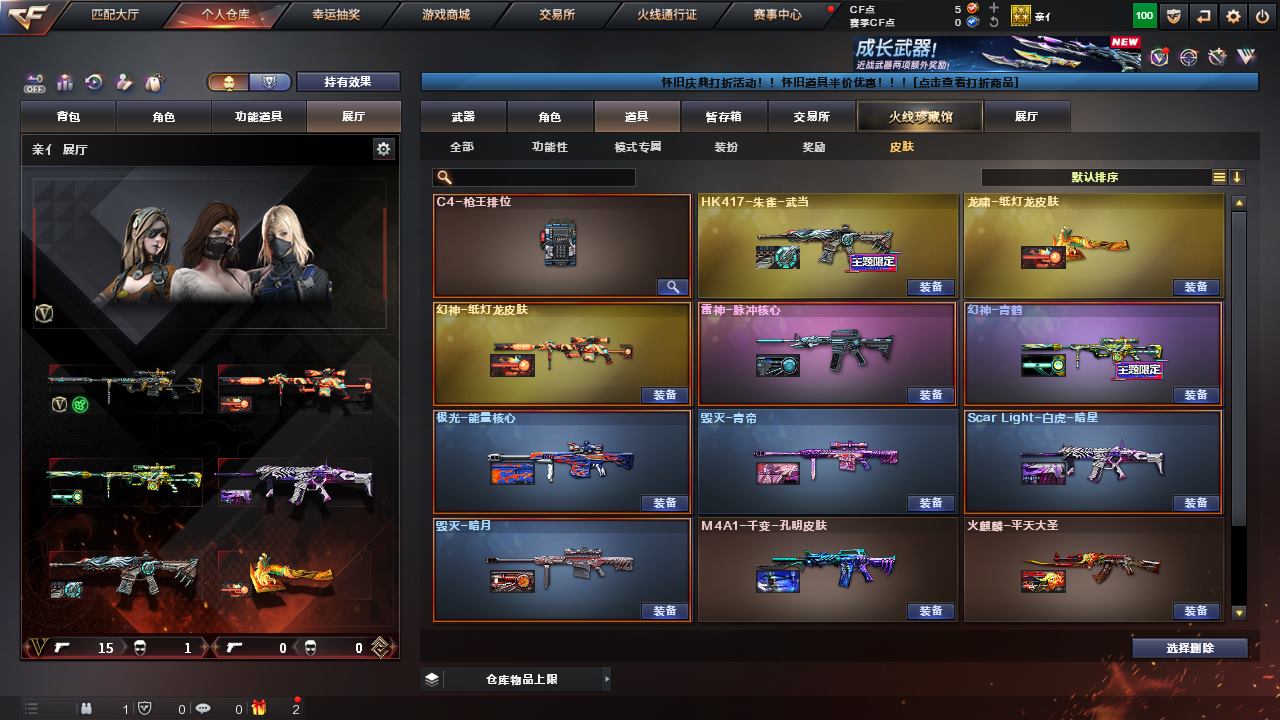Inspect the C4-枪王排位 item with magnifier

(x=673, y=287)
